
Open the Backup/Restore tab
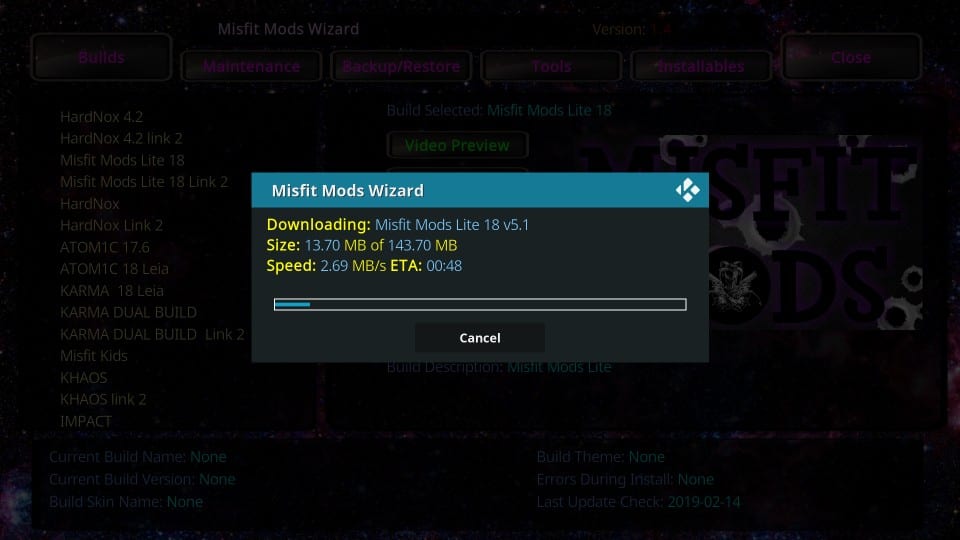tap(401, 67)
